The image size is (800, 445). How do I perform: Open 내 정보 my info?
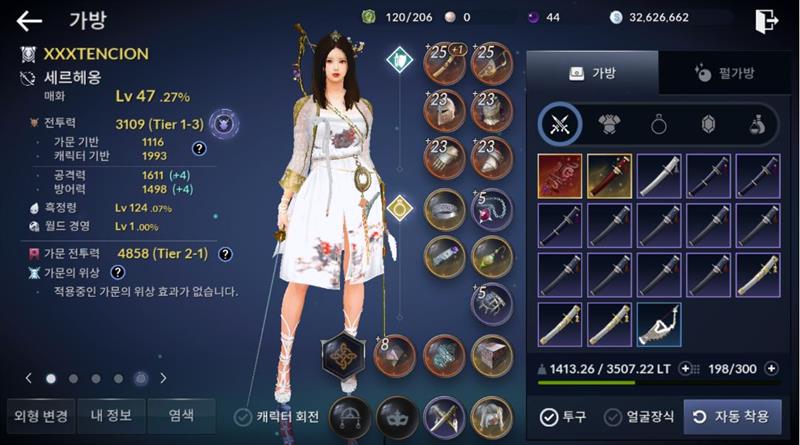[110, 414]
